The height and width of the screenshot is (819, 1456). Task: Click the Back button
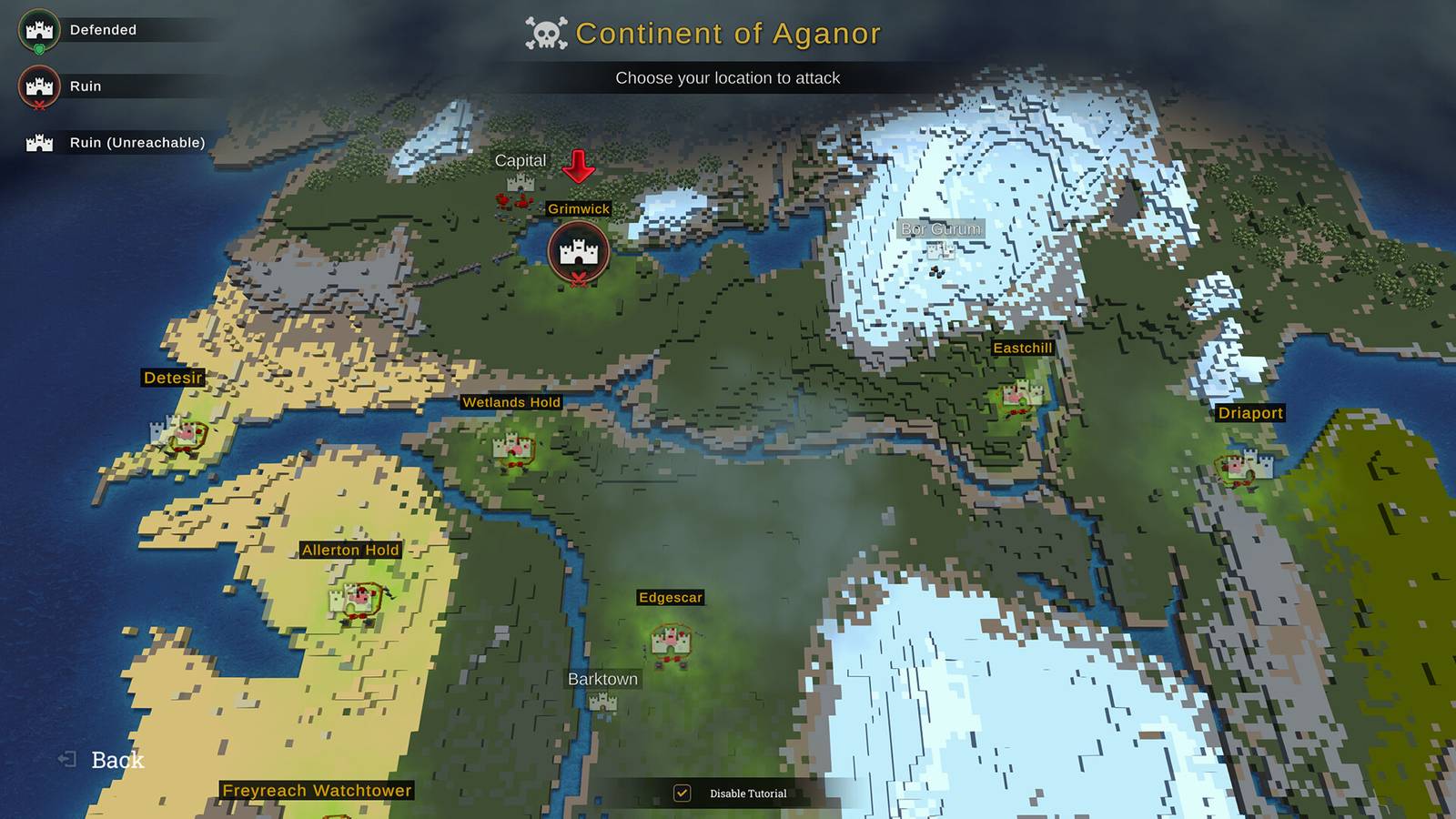tap(103, 758)
